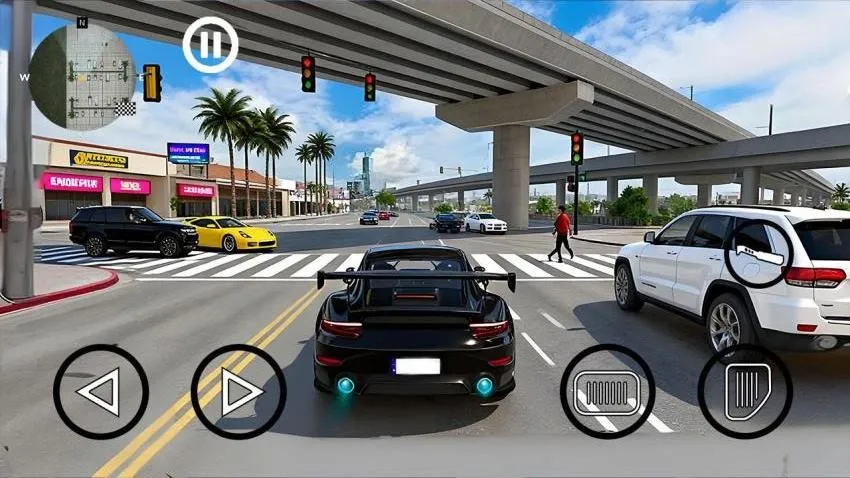Open the circular minimap
850x478 pixels.
click(x=81, y=76)
